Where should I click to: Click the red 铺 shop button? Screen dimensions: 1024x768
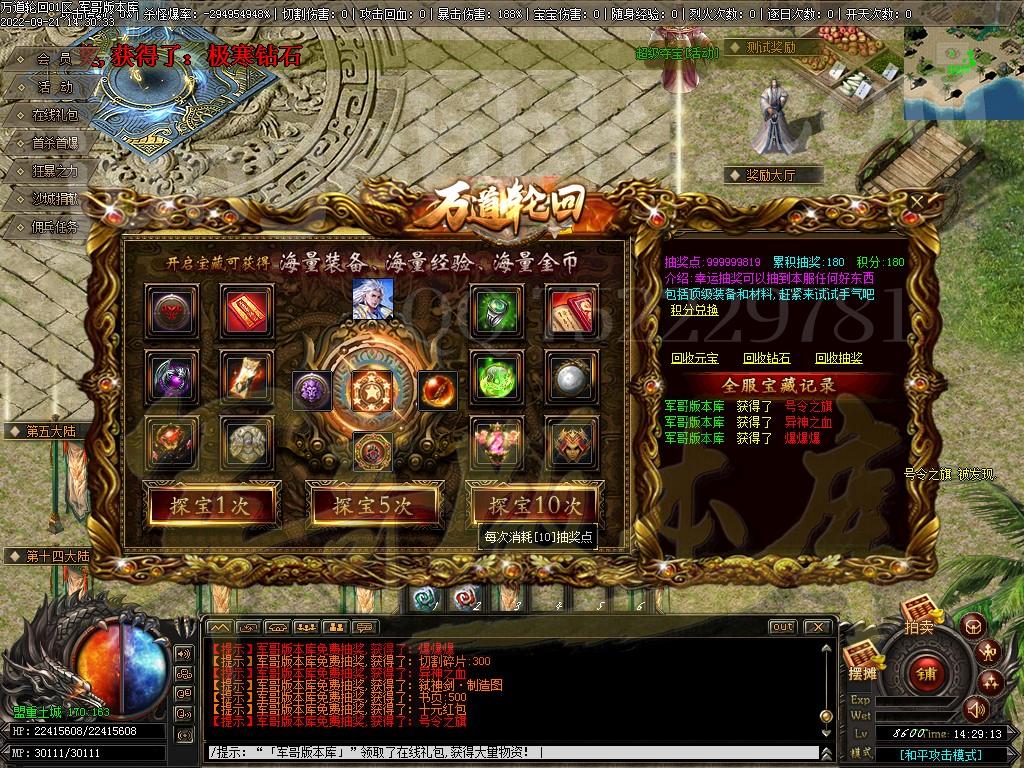coord(927,670)
